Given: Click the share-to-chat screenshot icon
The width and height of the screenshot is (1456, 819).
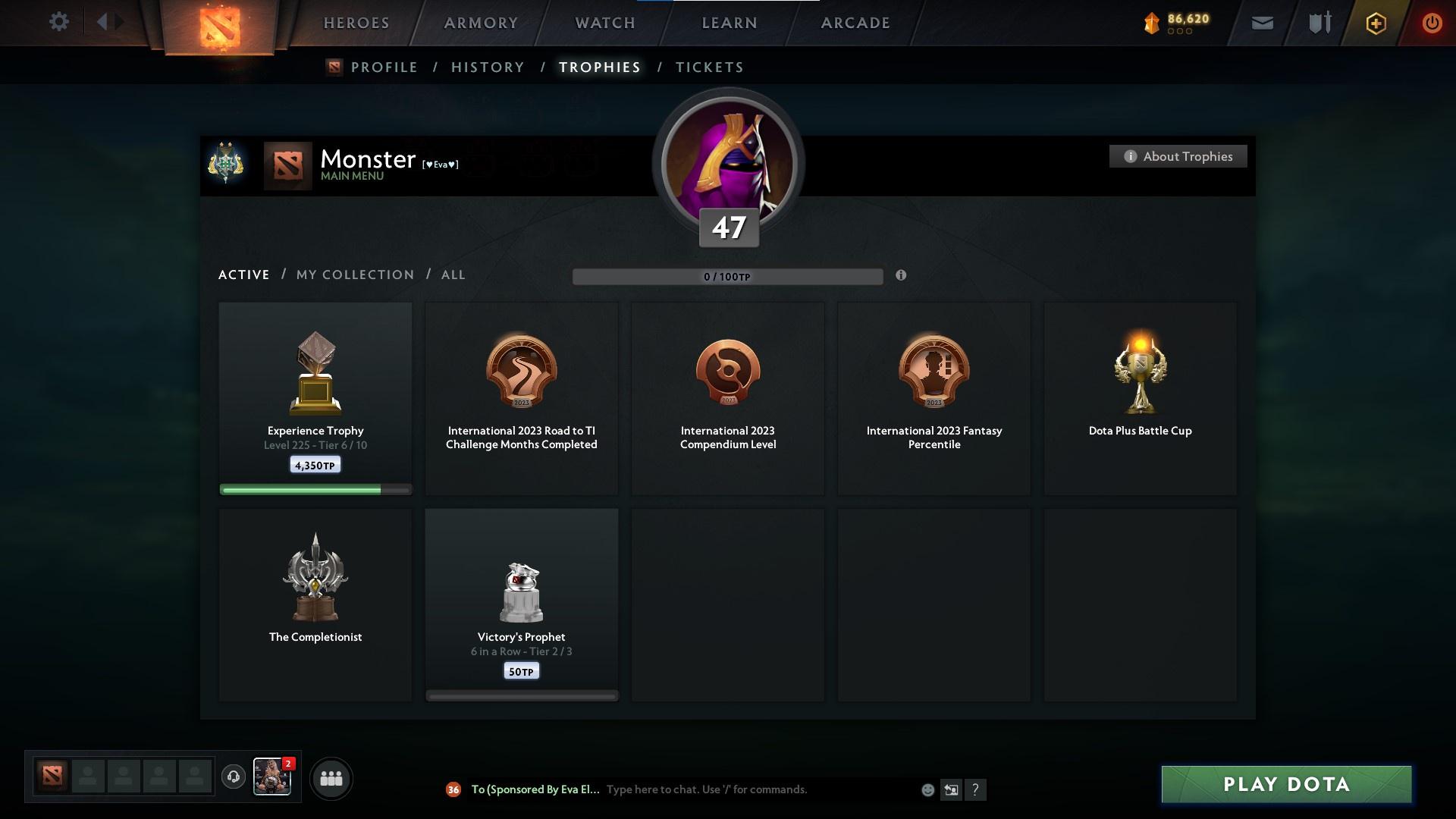Looking at the screenshot, I should pos(952,789).
